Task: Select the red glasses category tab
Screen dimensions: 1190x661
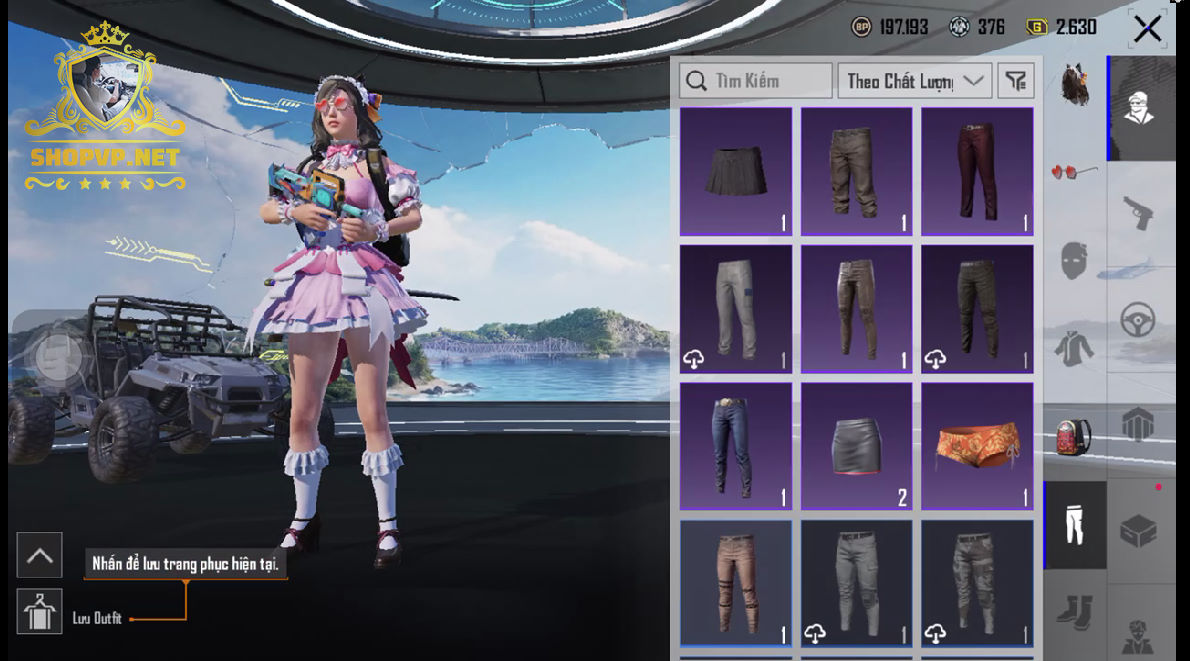Action: coord(1074,172)
